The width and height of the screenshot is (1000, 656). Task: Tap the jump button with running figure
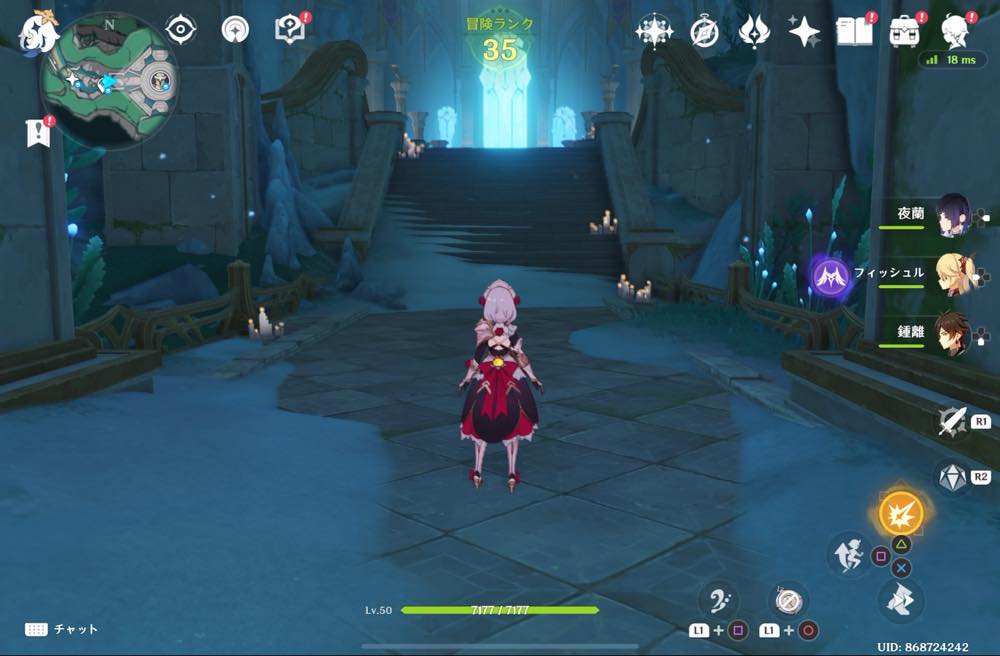[848, 553]
